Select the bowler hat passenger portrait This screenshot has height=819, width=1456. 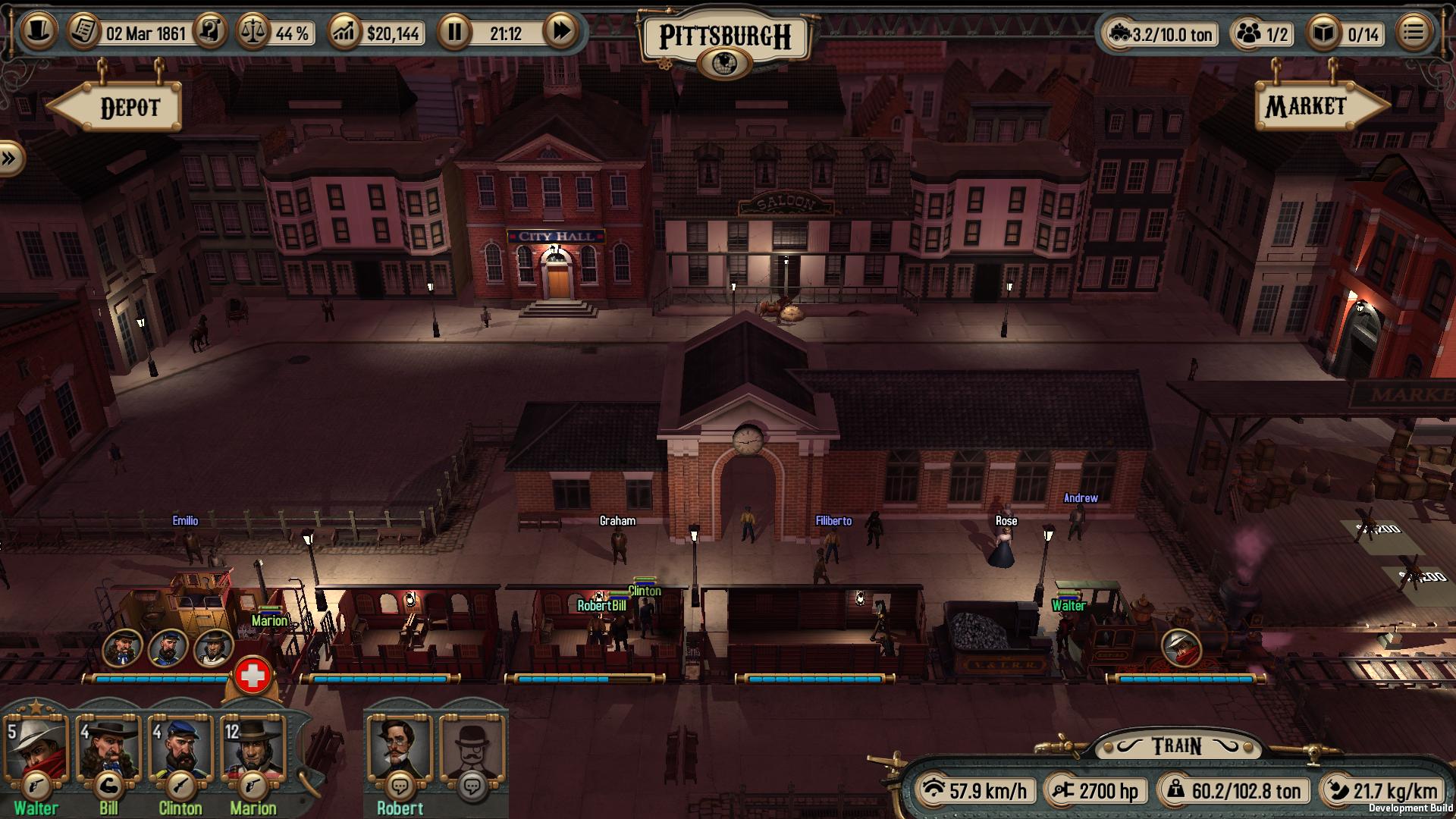click(472, 749)
